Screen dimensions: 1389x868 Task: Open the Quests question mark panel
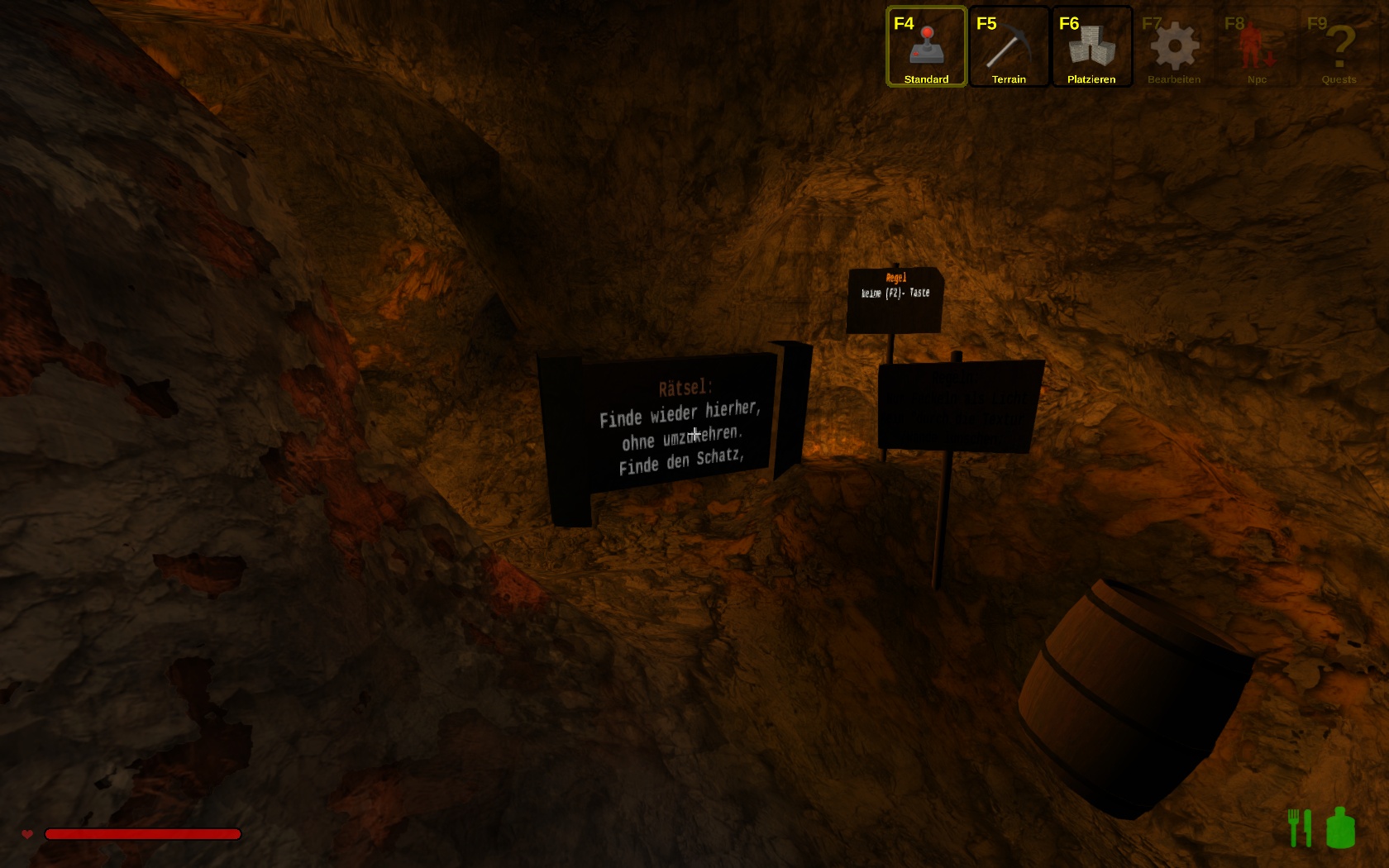(1339, 47)
